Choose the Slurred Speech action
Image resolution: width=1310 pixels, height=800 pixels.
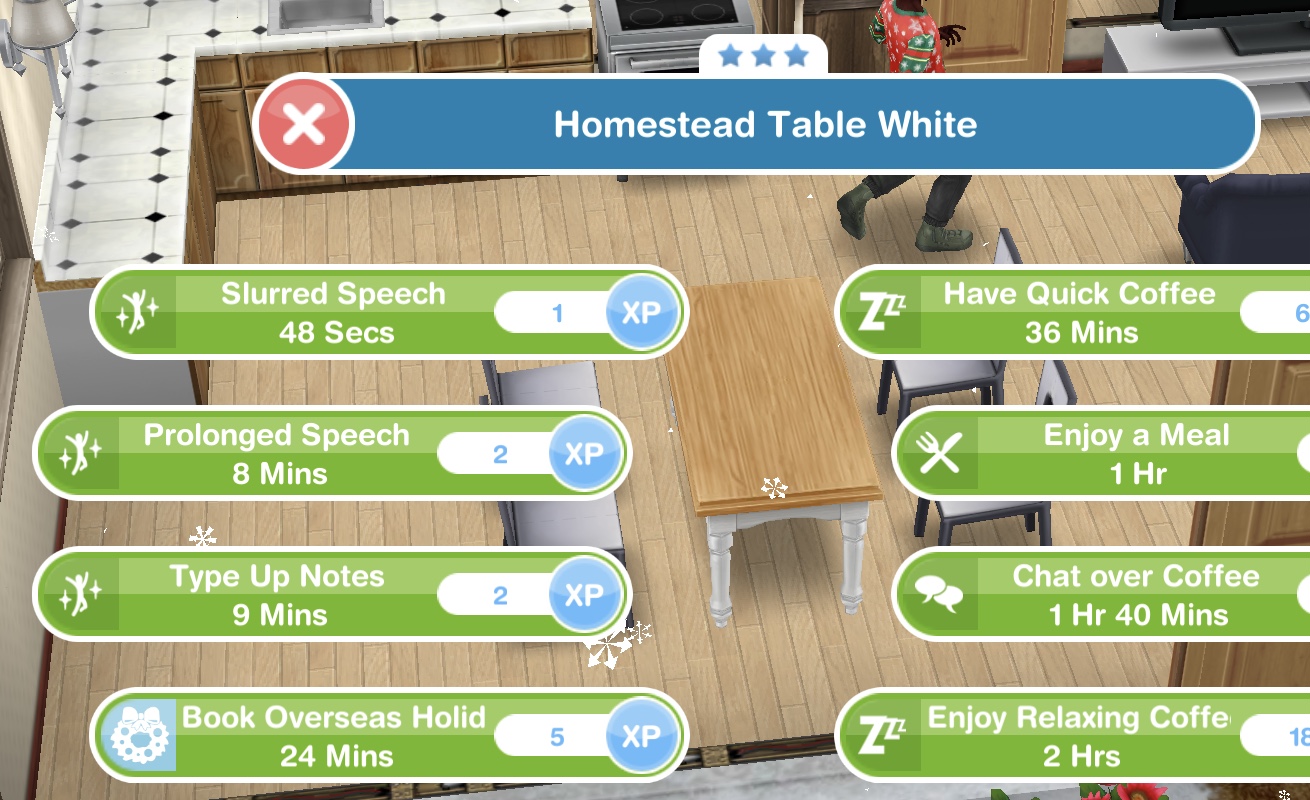tap(335, 313)
